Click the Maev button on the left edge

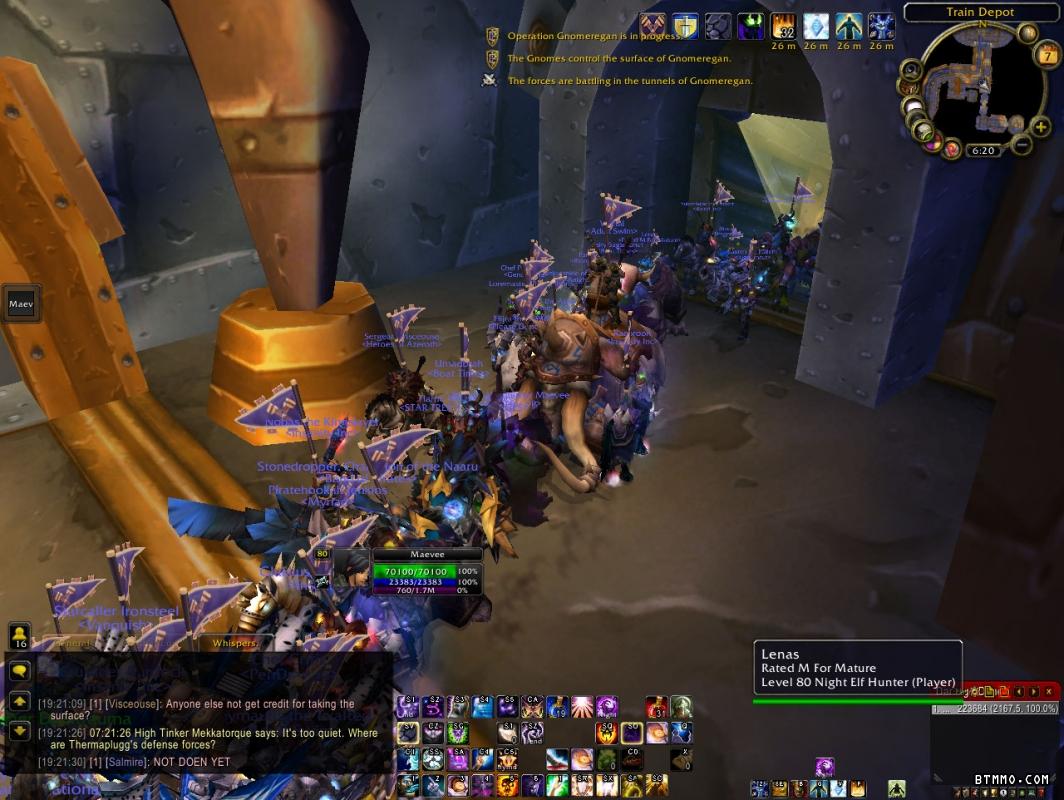(x=20, y=302)
